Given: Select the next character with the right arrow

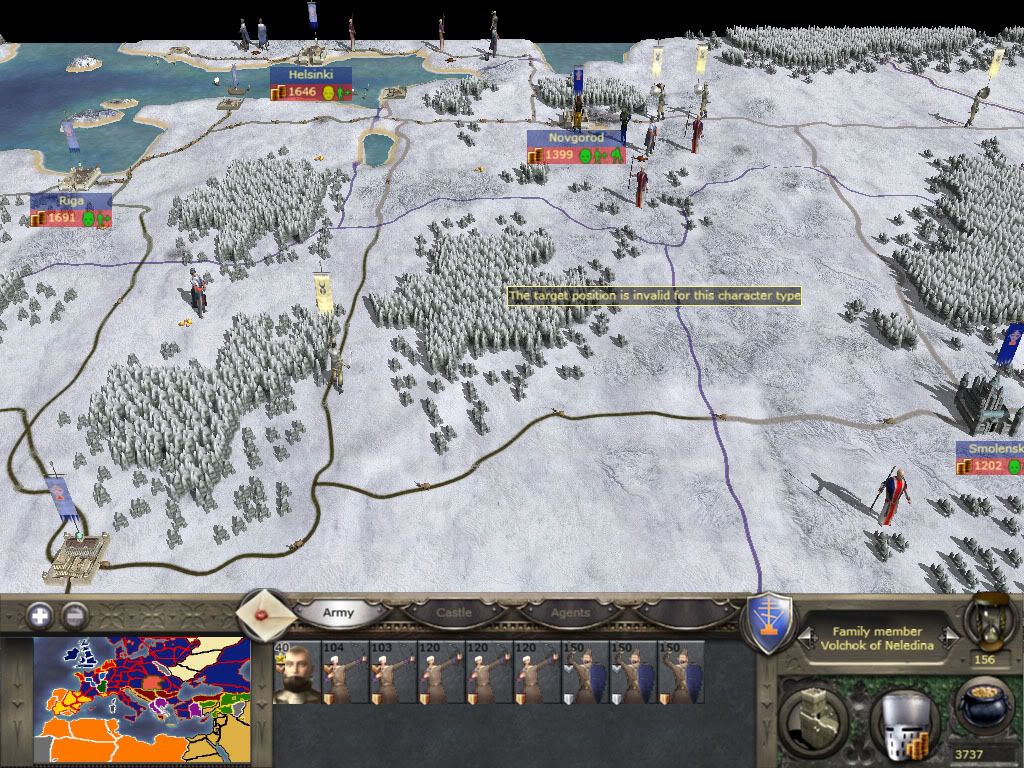Looking at the screenshot, I should click(950, 636).
